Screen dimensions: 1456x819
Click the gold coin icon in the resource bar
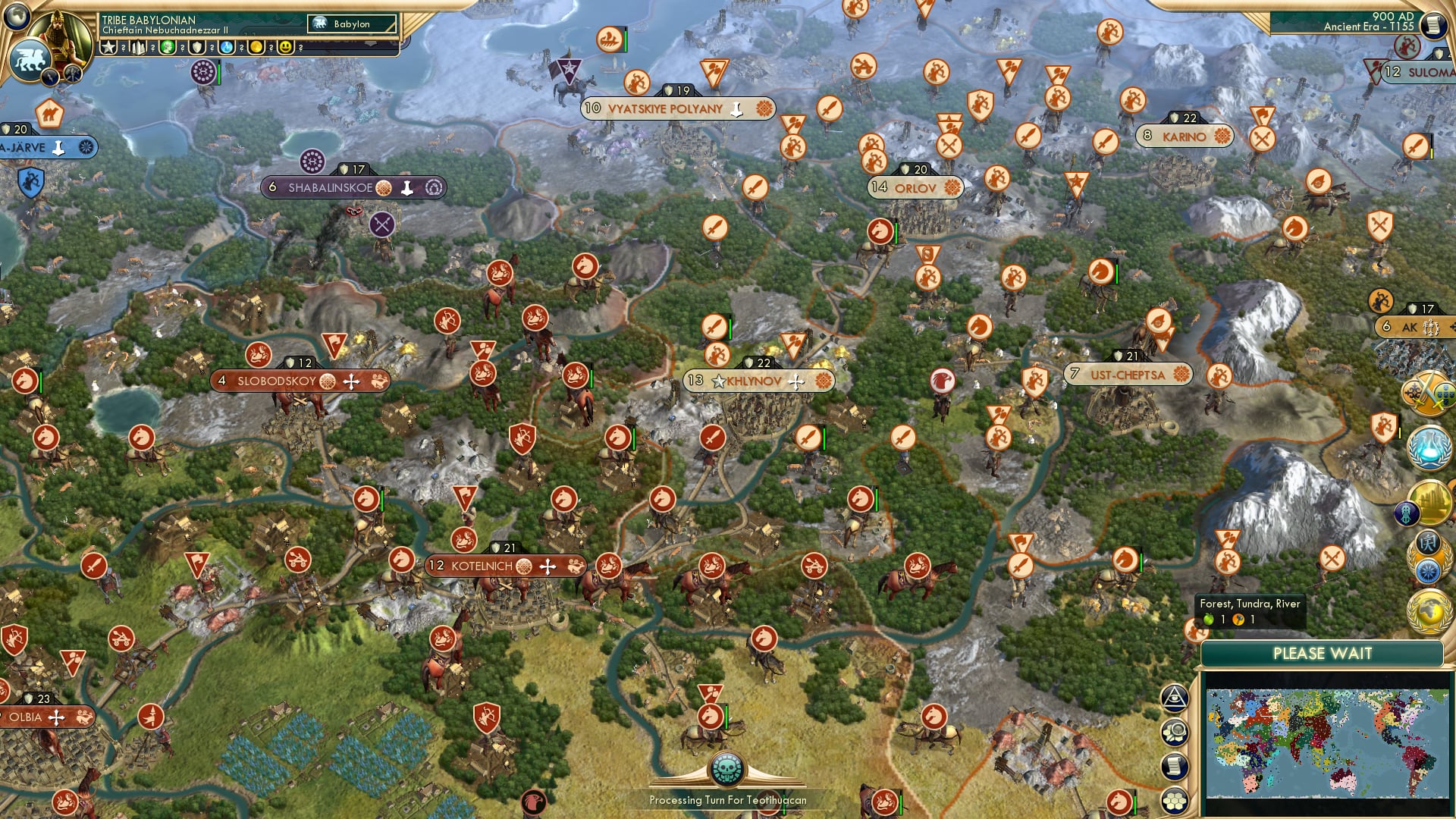coord(257,47)
